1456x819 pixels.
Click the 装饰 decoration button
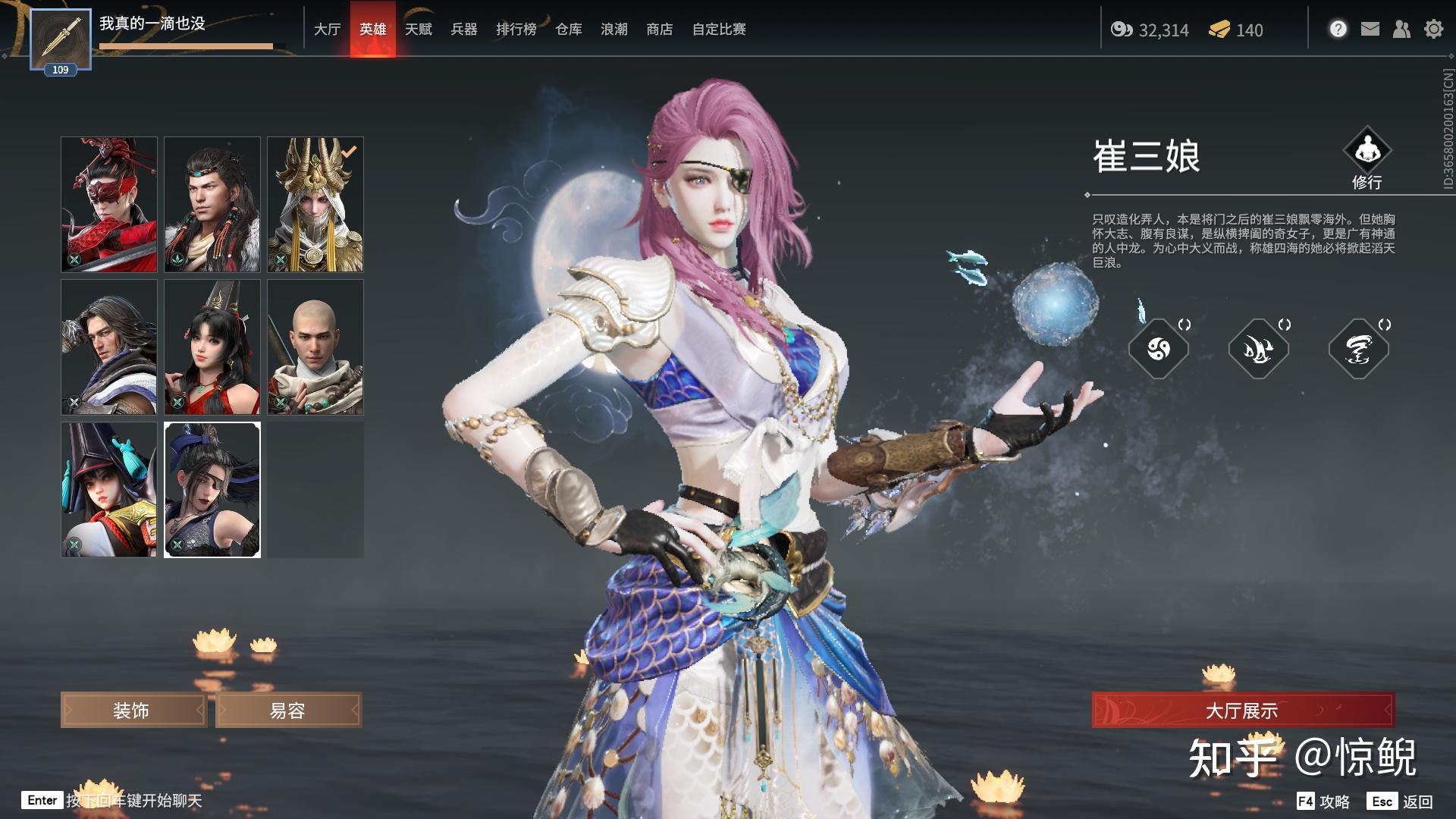[x=133, y=711]
